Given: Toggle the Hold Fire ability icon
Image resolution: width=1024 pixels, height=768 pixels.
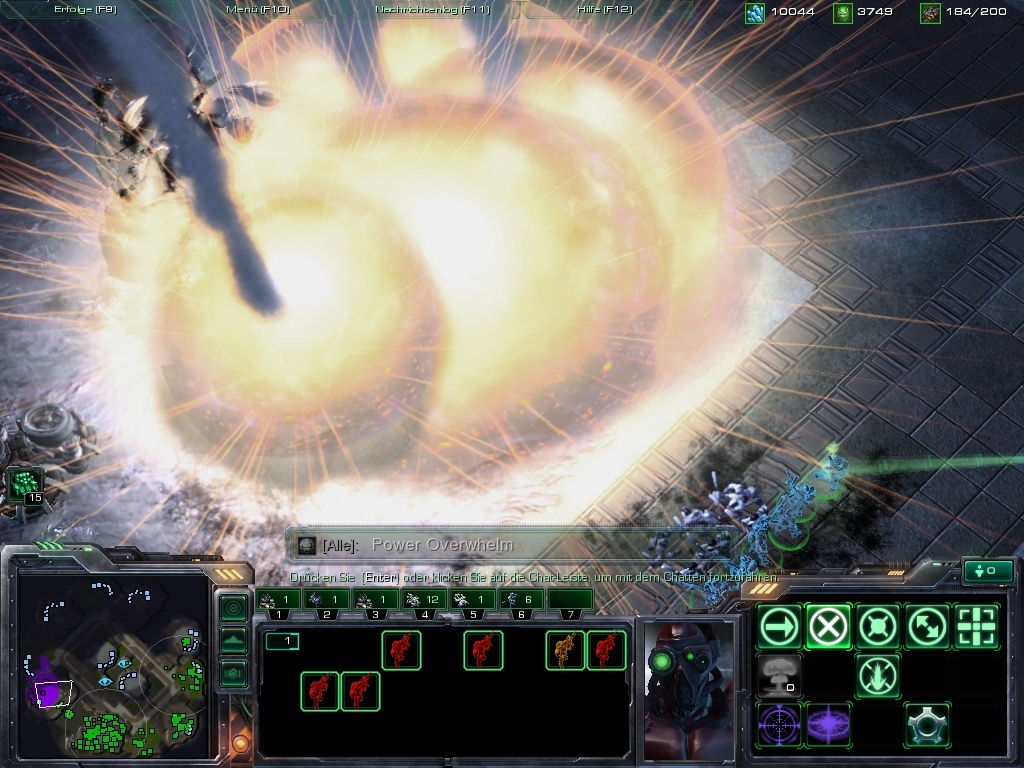Looking at the screenshot, I should point(878,676).
